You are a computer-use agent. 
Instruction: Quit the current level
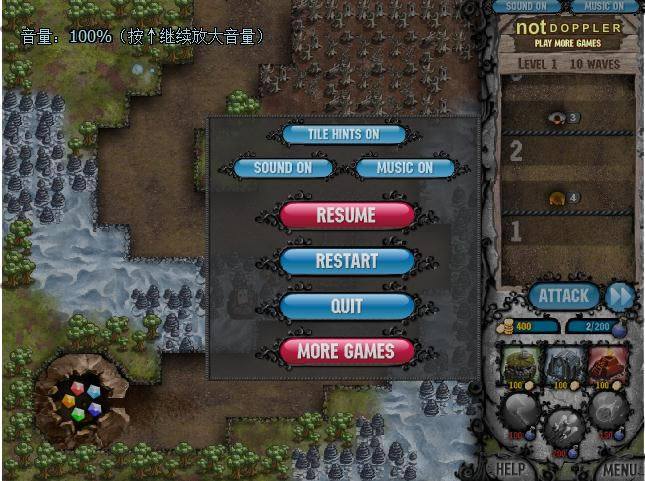pos(346,306)
